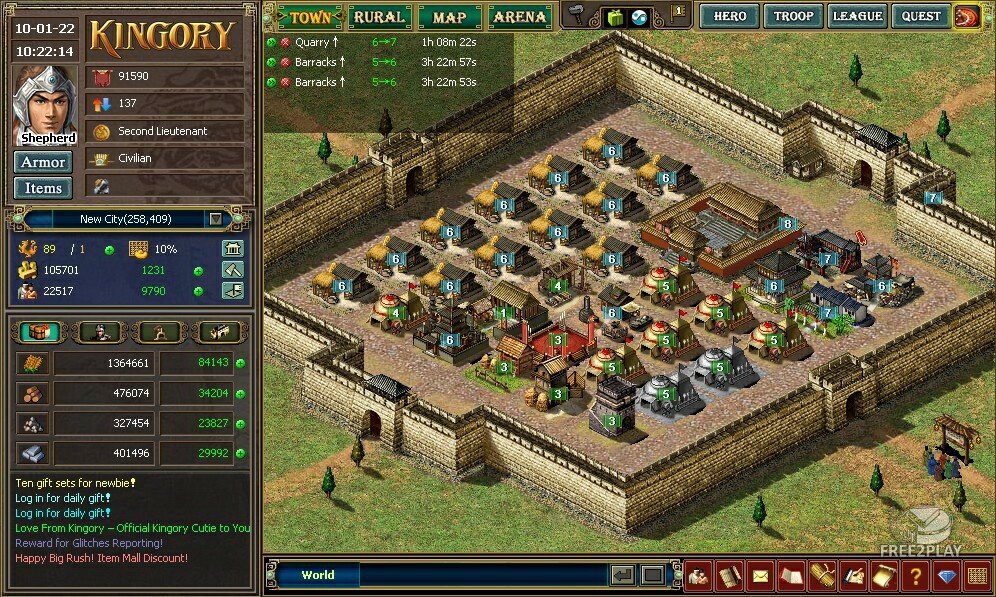
Task: Open the Items inventory button
Action: [x=43, y=188]
